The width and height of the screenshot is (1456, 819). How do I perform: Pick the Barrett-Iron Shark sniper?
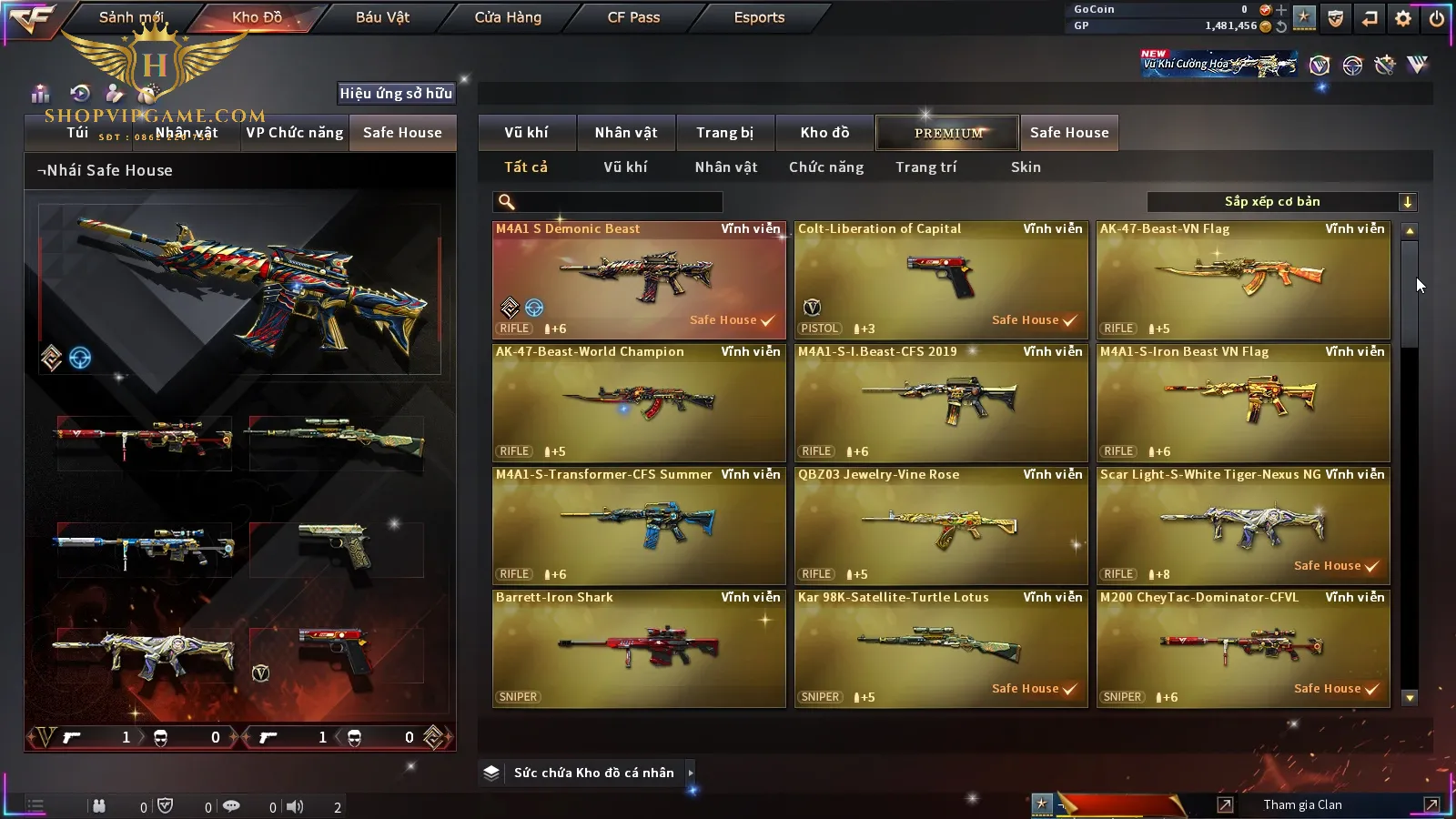point(639,649)
